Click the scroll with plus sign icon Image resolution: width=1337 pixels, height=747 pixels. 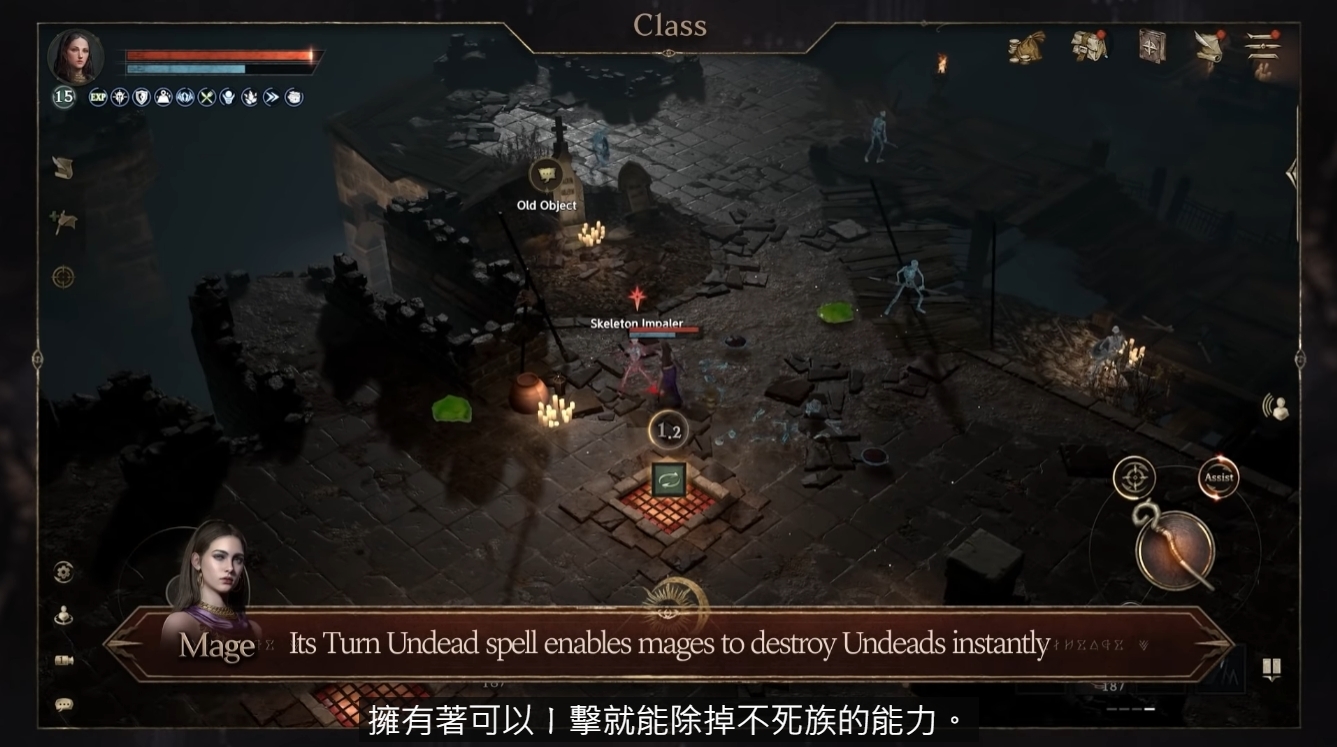coord(64,222)
